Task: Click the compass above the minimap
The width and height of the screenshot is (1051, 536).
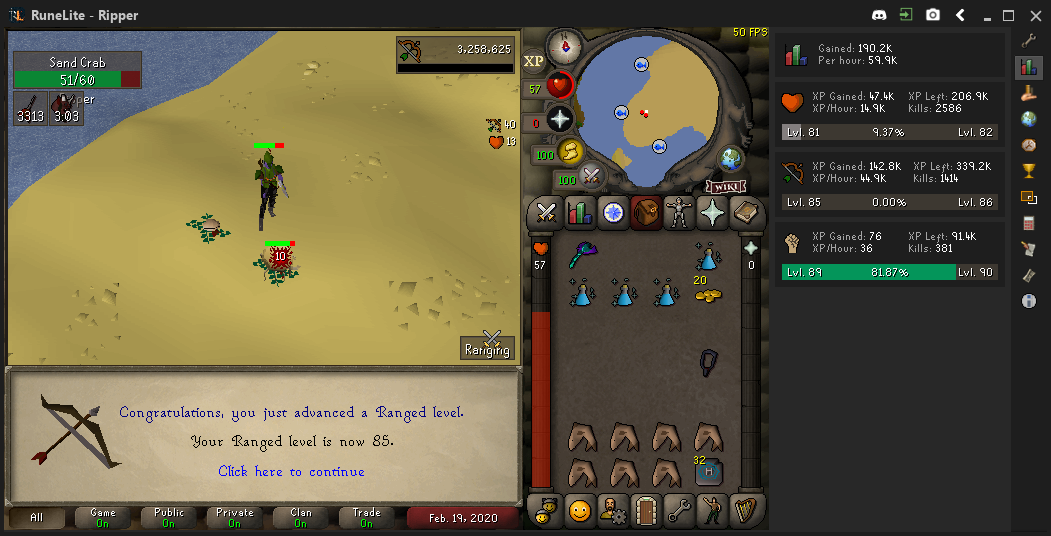Action: pos(564,45)
